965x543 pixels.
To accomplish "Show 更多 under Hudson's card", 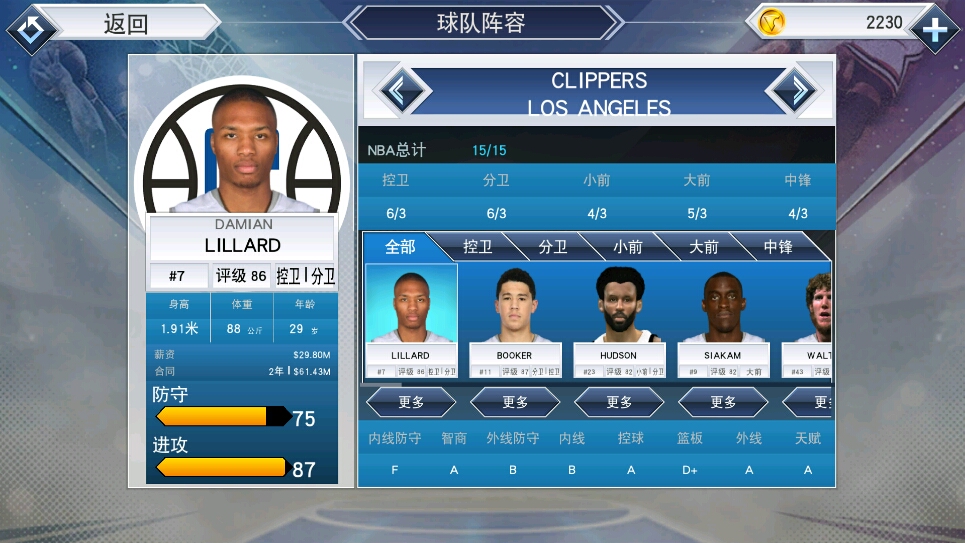I will (x=619, y=402).
